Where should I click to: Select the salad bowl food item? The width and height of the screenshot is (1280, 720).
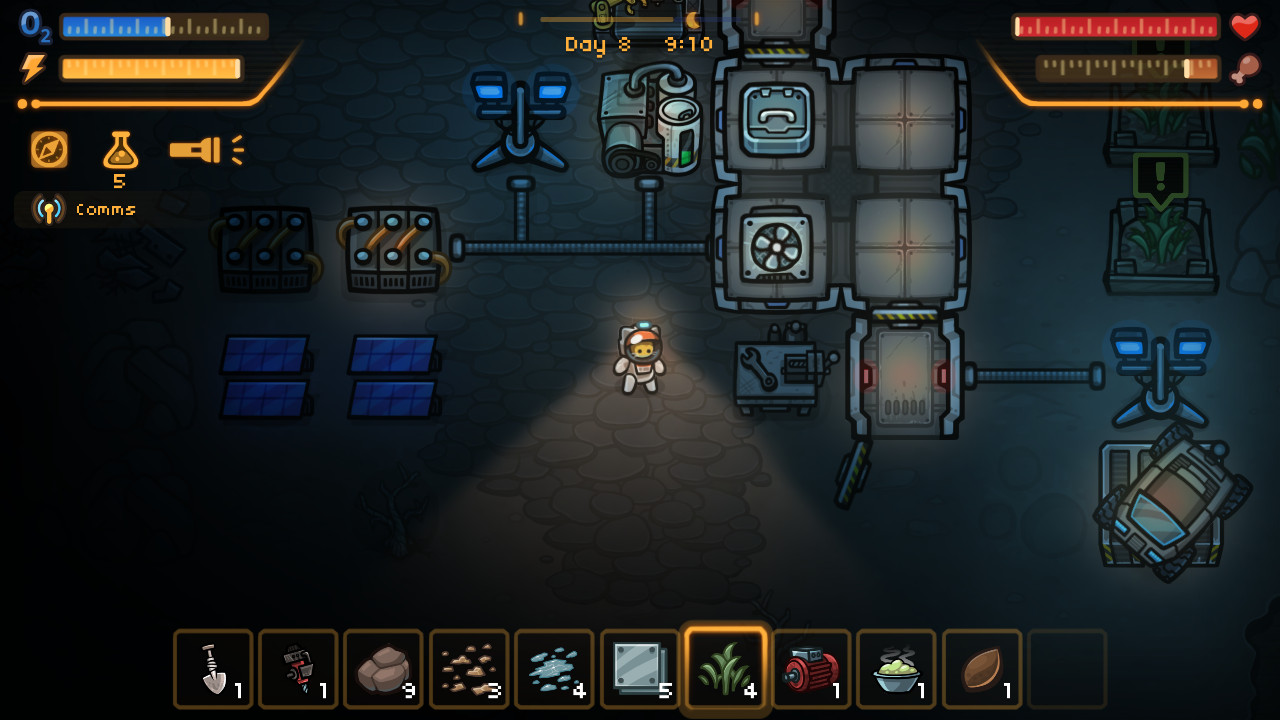click(894, 668)
